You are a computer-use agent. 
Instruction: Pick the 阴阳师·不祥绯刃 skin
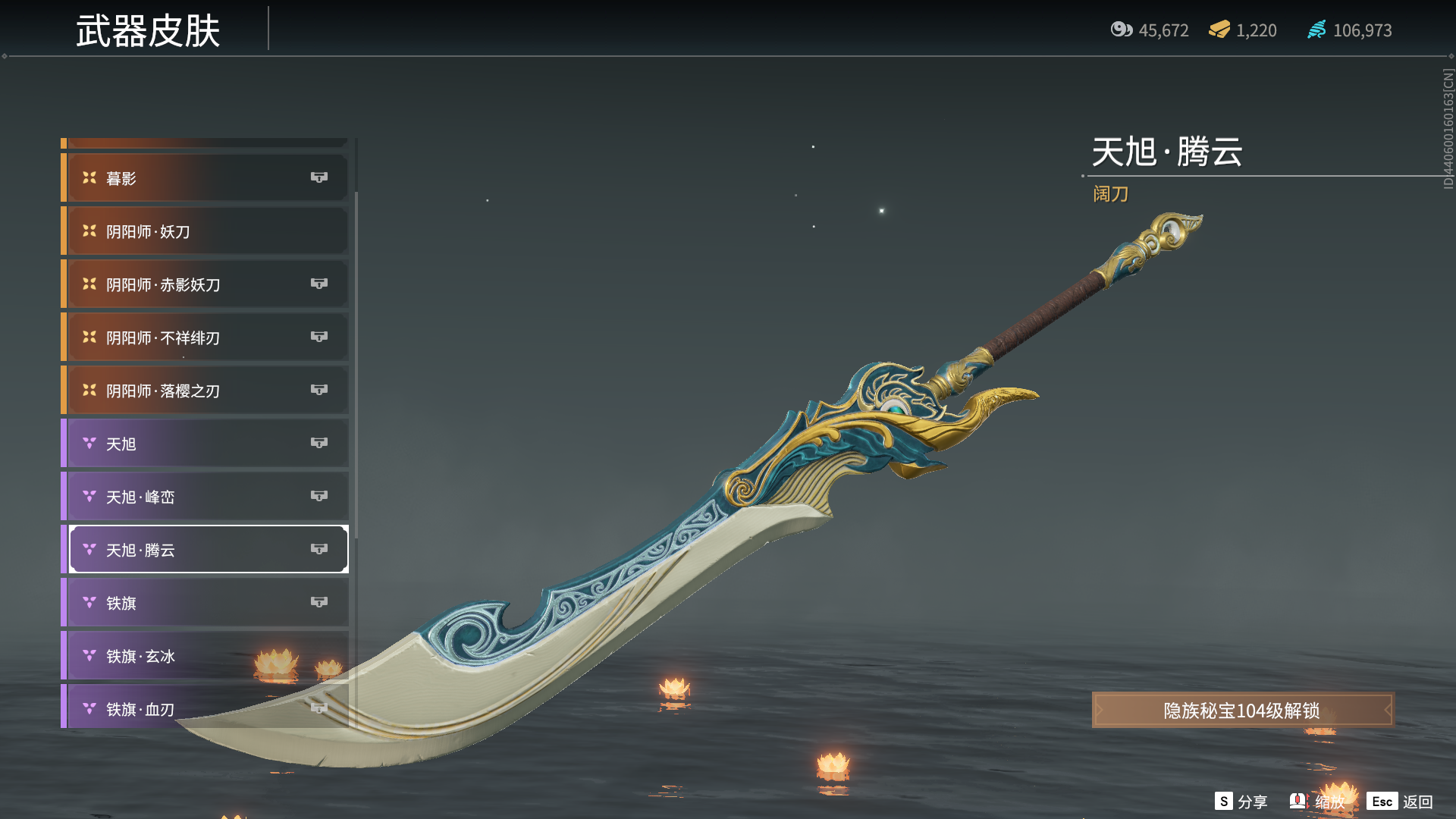click(206, 337)
